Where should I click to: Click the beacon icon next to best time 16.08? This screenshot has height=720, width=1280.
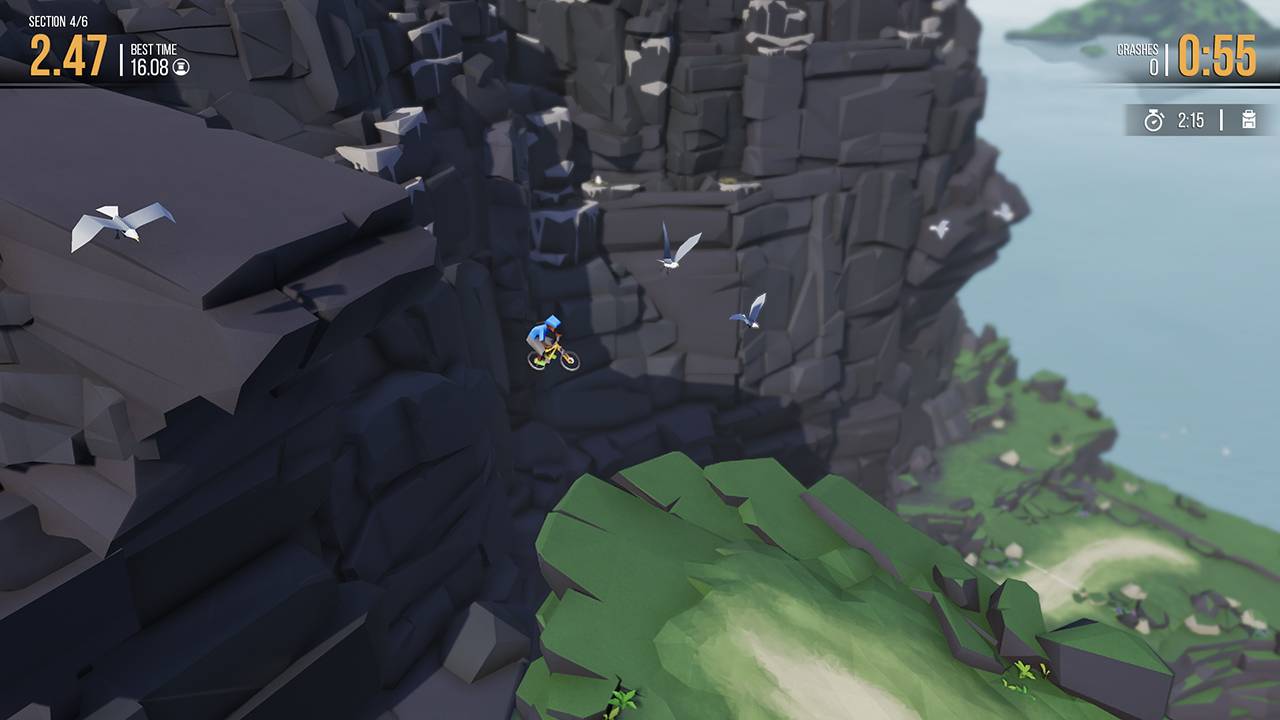[x=181, y=67]
